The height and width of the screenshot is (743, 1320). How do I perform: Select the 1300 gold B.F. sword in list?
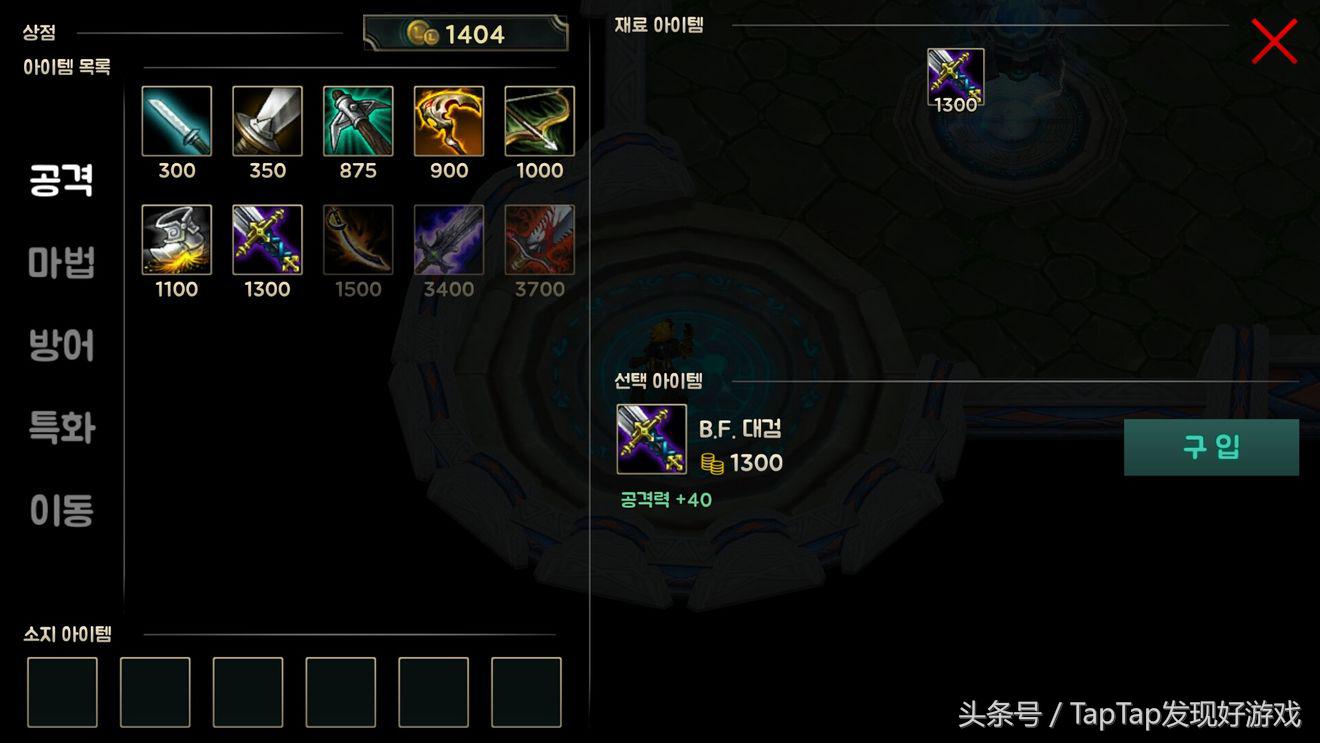tap(268, 240)
